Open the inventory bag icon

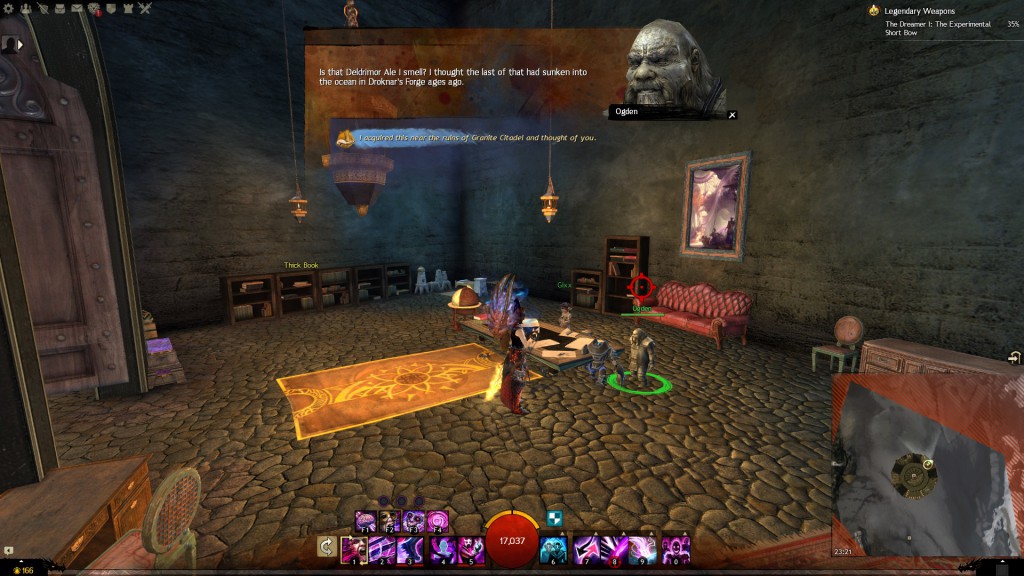pyautogui.click(x=61, y=8)
